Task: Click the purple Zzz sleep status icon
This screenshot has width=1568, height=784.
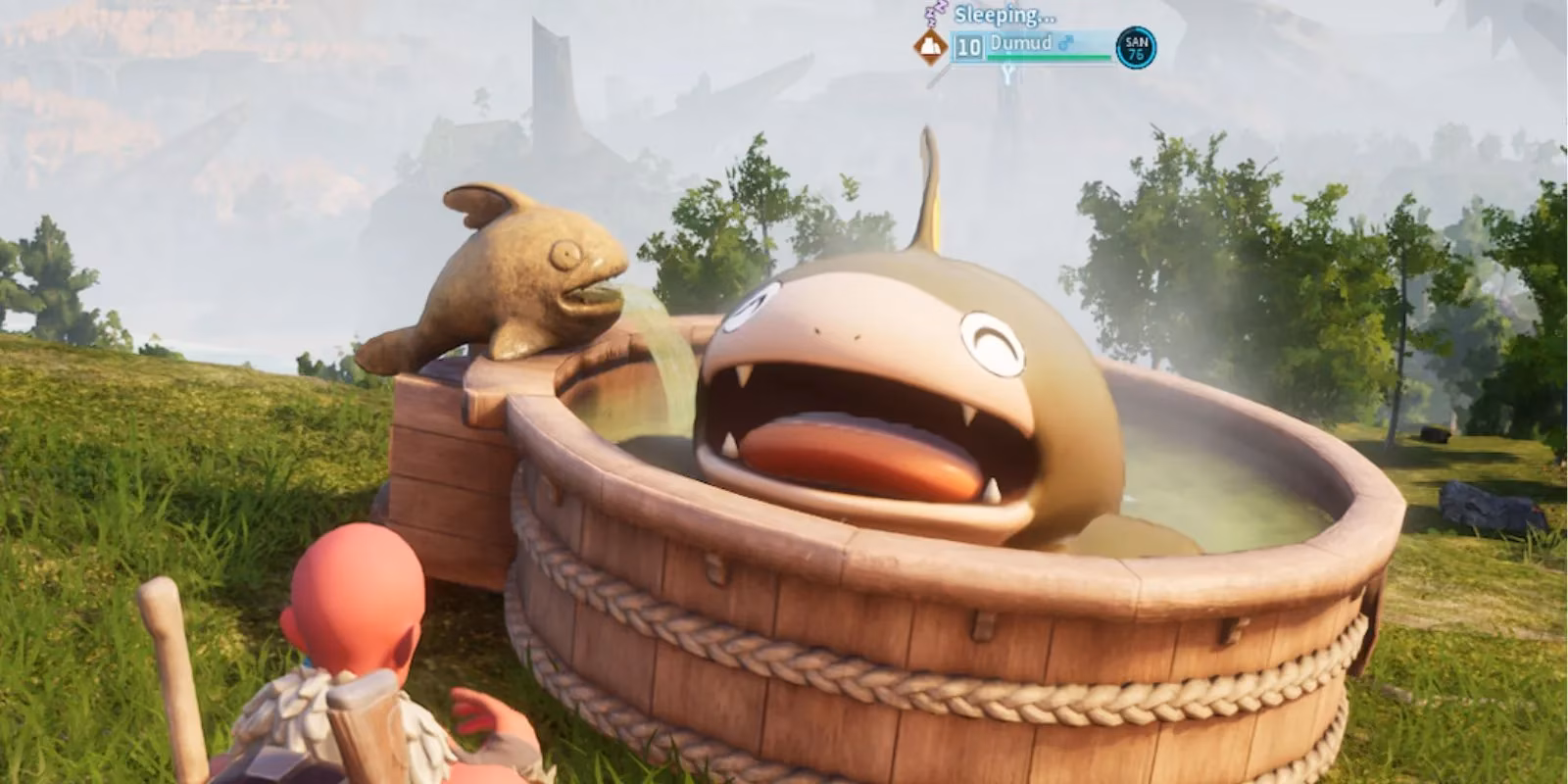Action: (x=934, y=13)
